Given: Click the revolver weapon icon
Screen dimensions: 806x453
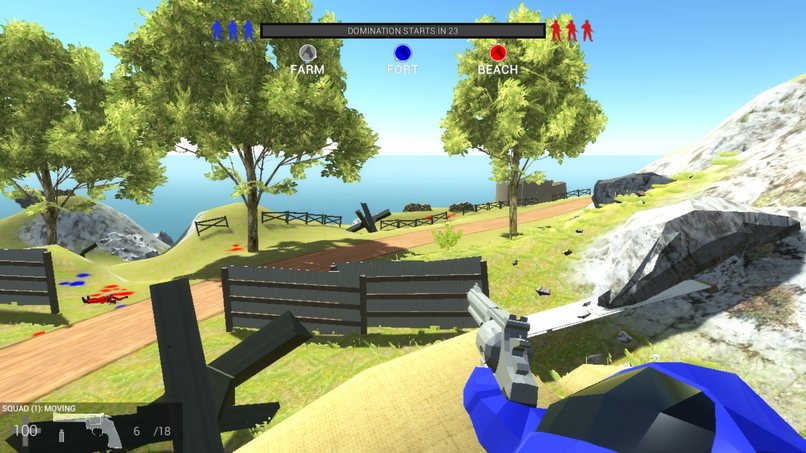Looking at the screenshot, I should [x=98, y=430].
